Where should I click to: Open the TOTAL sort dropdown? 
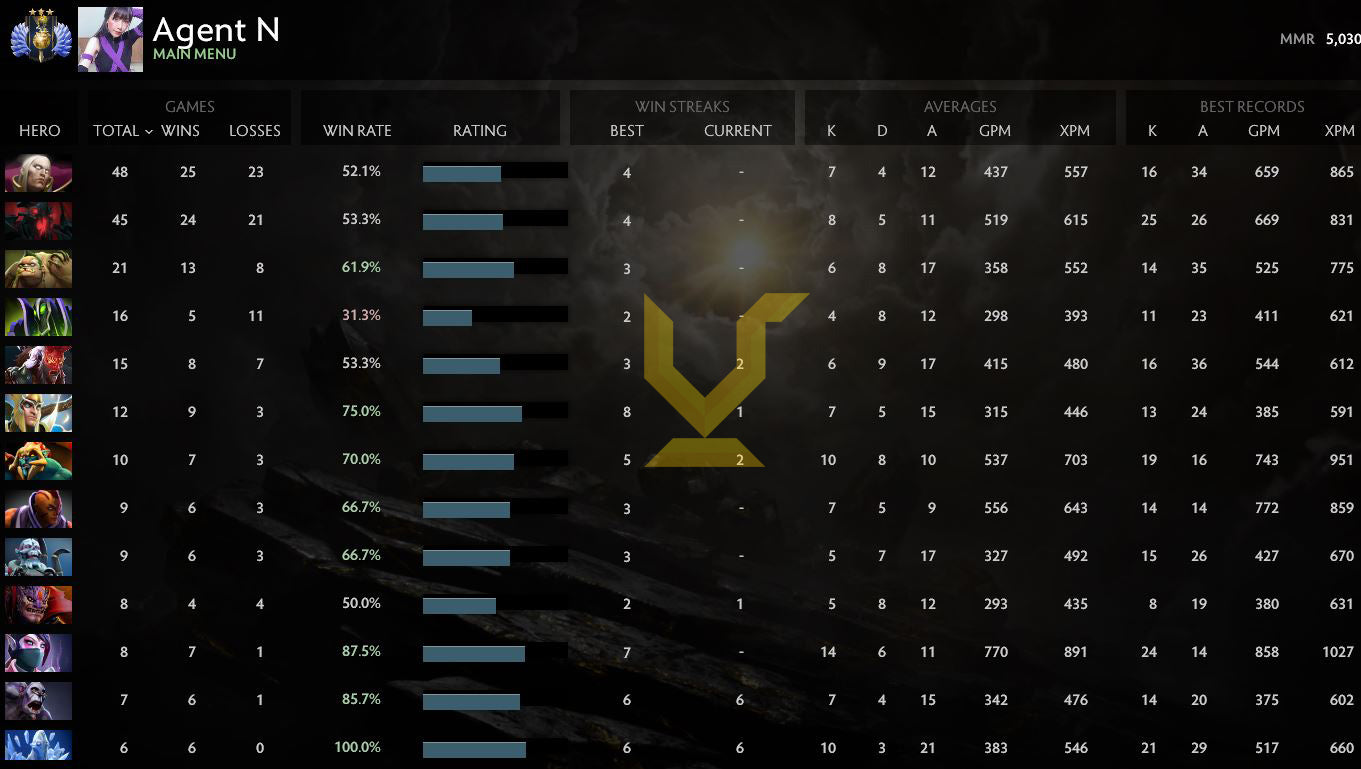click(x=122, y=131)
